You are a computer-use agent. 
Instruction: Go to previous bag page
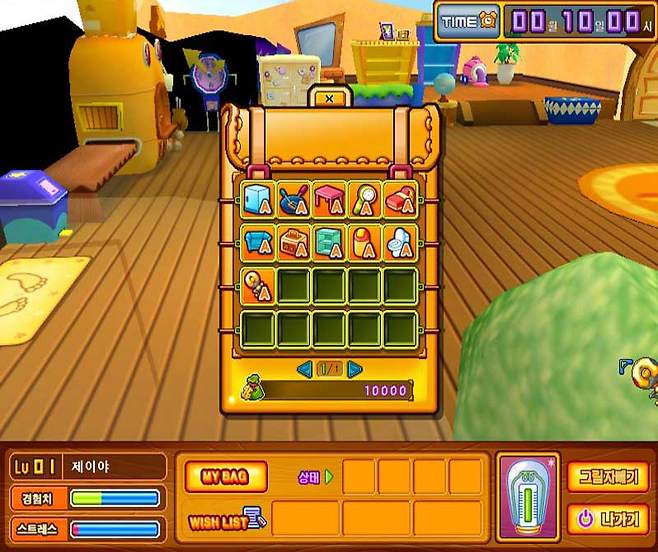(304, 369)
